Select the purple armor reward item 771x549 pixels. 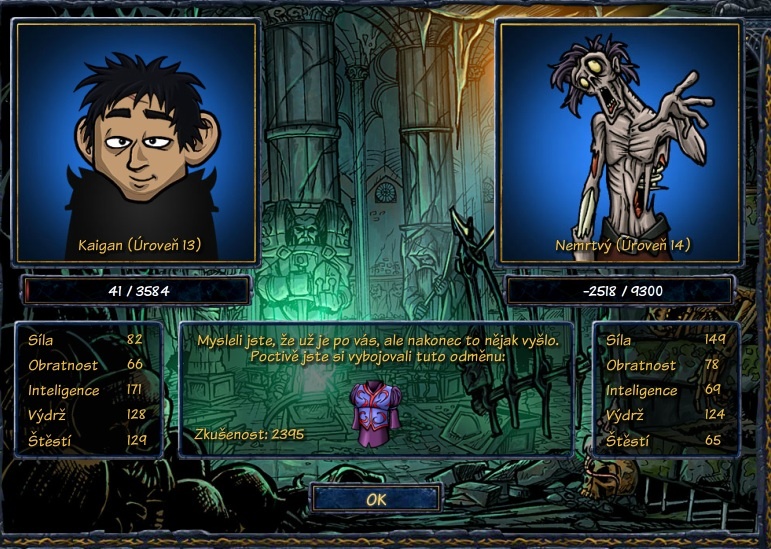375,410
